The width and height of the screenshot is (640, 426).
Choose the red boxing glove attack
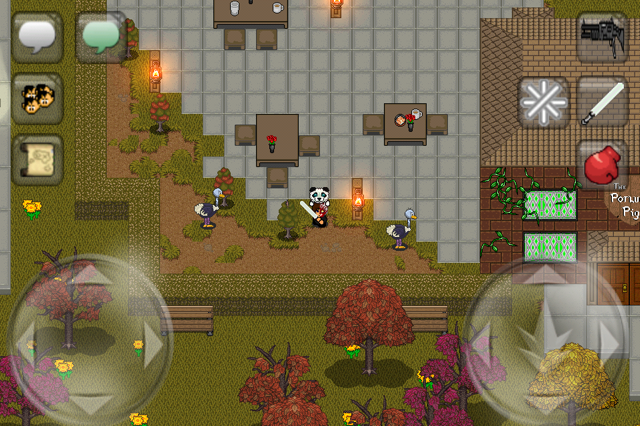(x=602, y=165)
